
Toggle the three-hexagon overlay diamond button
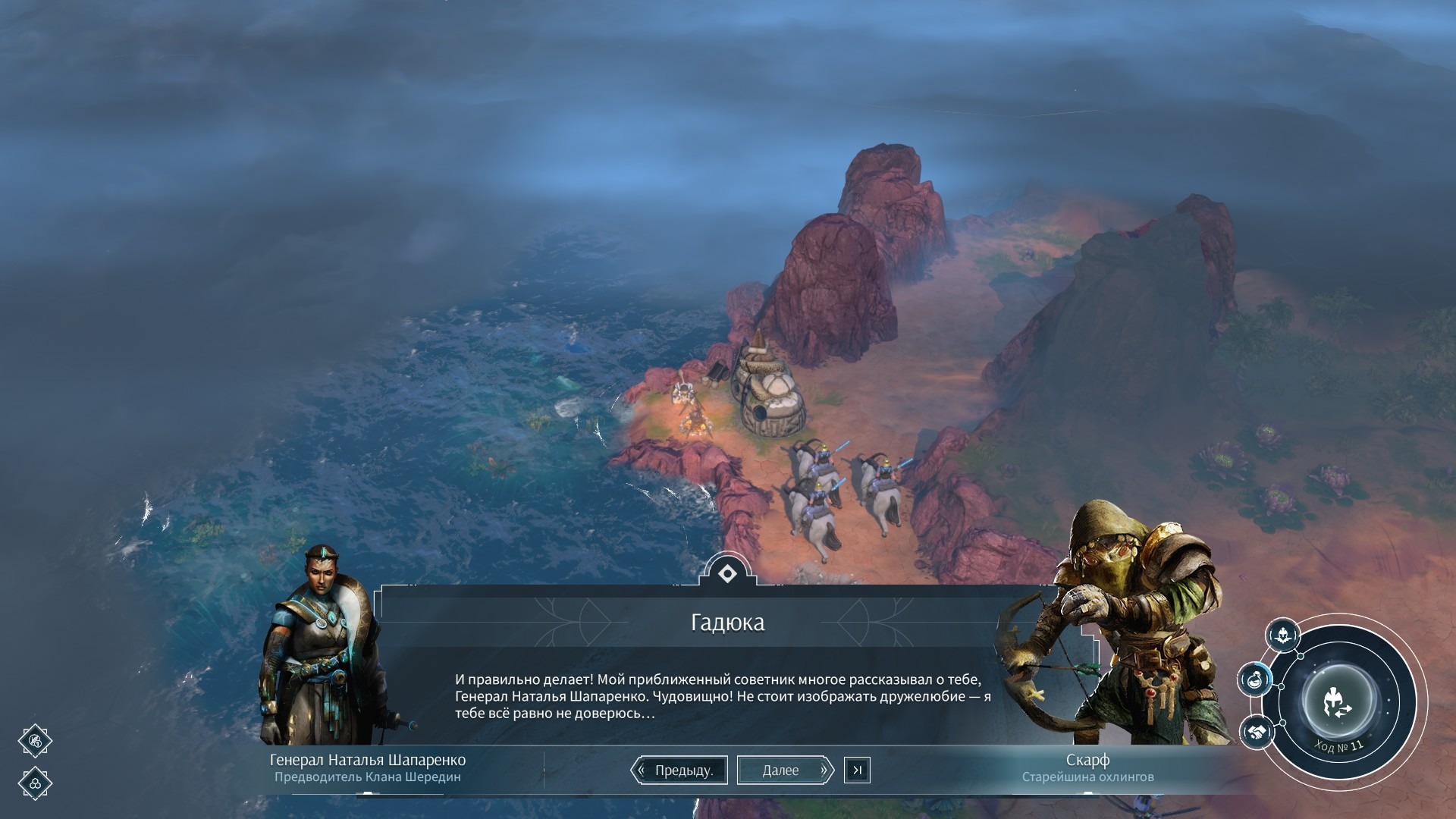[x=35, y=783]
